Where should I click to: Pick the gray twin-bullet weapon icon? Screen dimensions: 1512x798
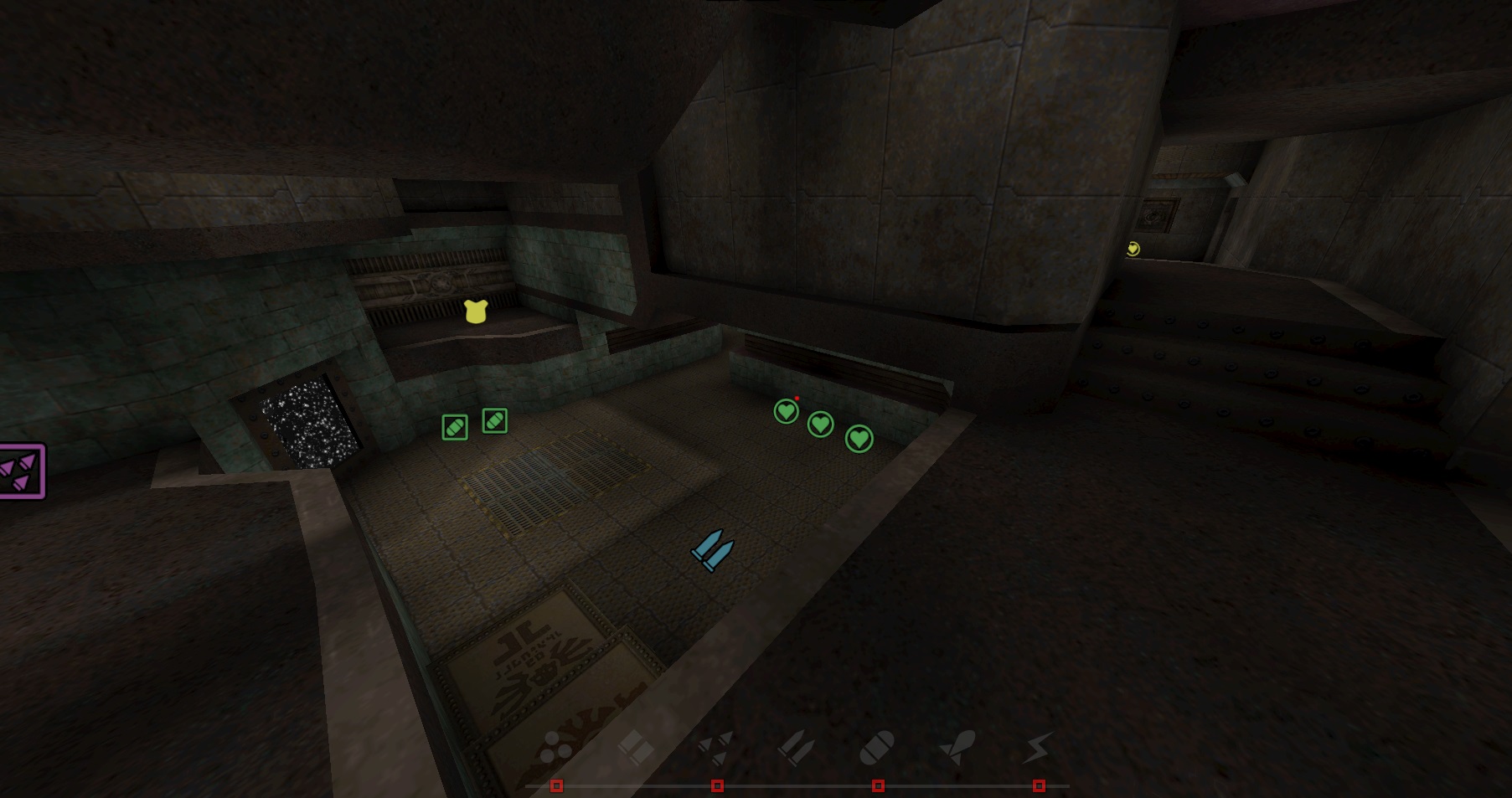797,746
